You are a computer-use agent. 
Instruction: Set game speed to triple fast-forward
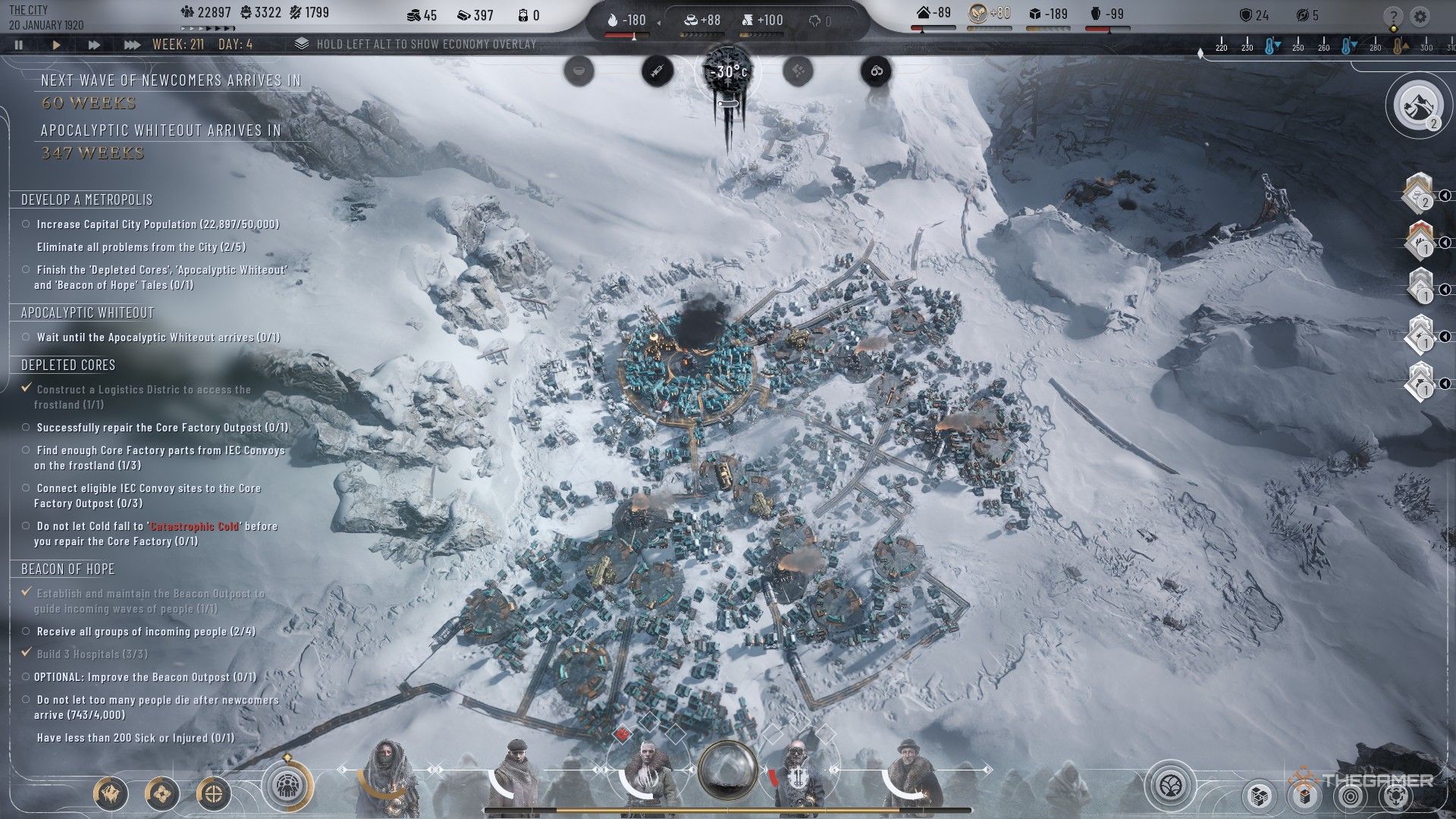[132, 45]
